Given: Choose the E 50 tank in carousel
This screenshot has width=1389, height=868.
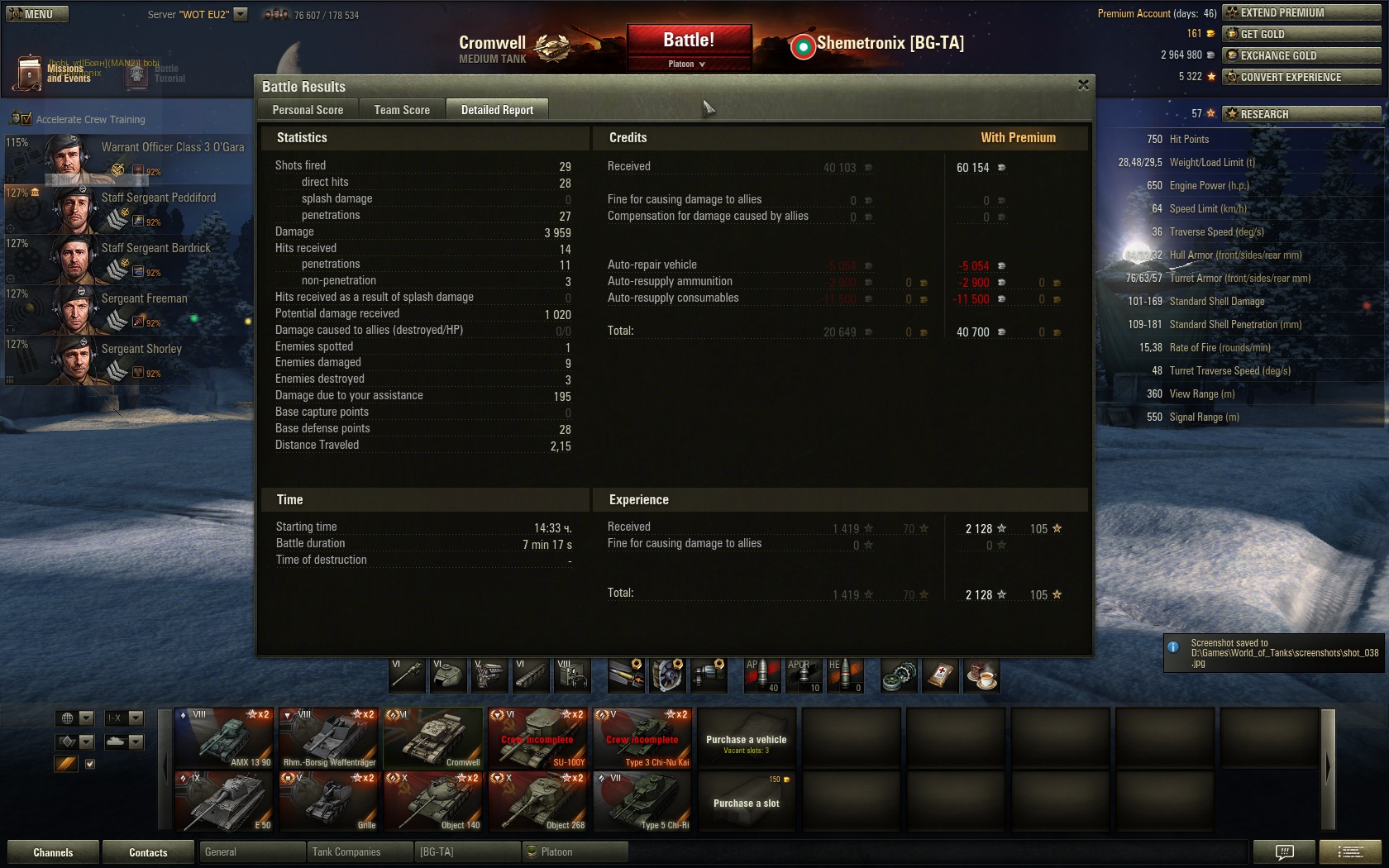Looking at the screenshot, I should [x=224, y=801].
